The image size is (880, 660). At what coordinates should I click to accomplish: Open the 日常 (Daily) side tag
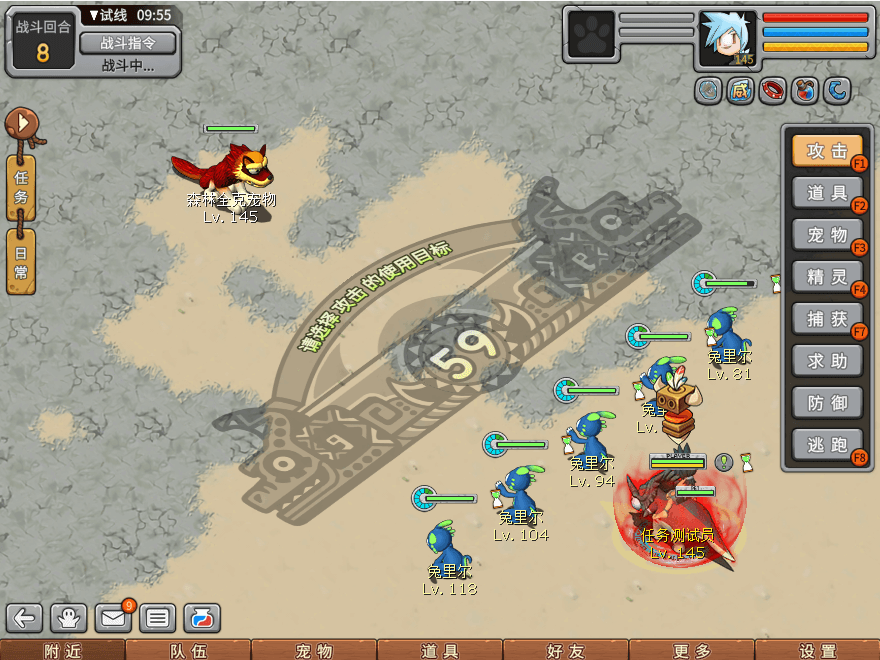(x=21, y=261)
